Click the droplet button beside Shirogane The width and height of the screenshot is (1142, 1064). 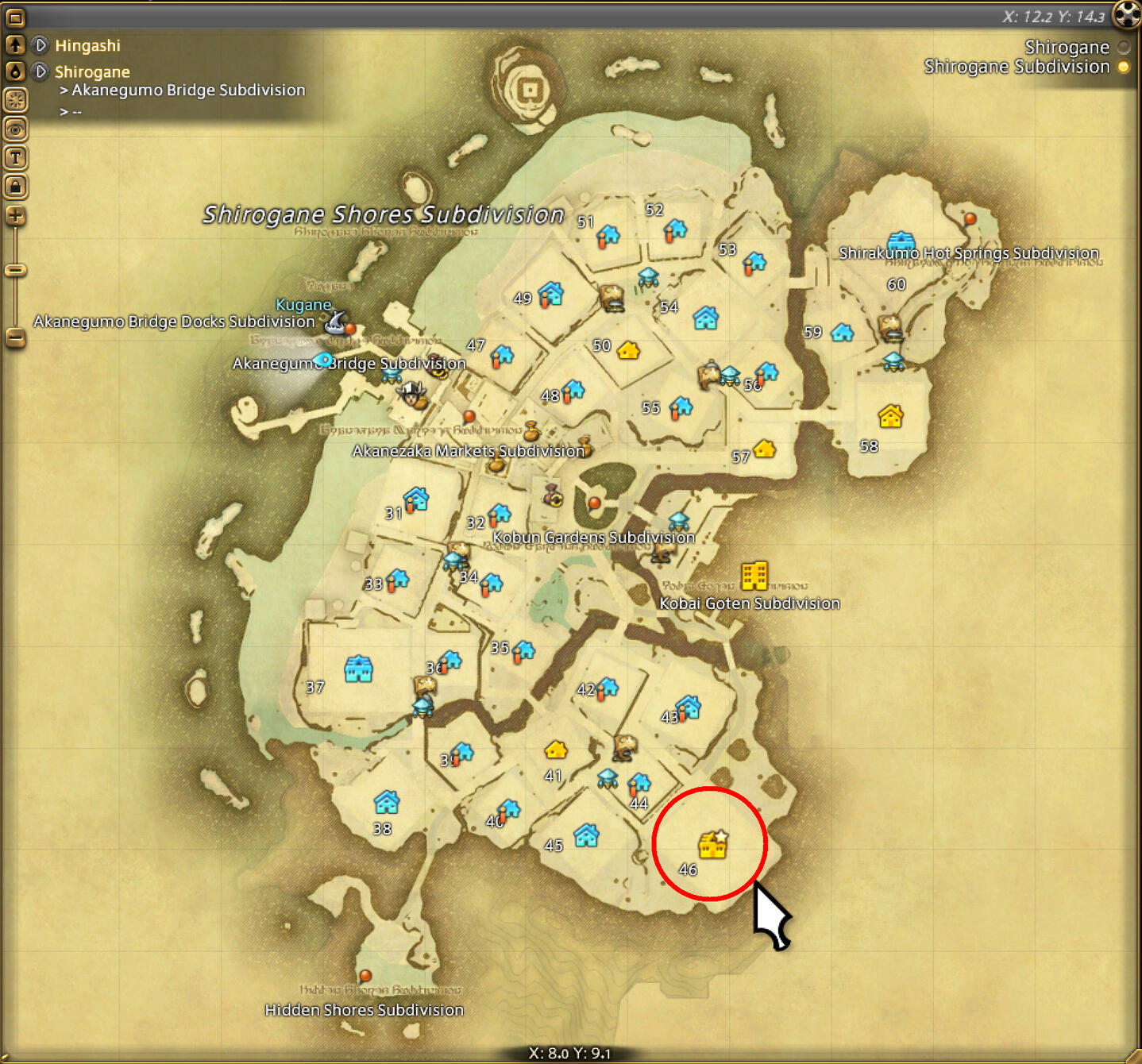click(x=15, y=71)
